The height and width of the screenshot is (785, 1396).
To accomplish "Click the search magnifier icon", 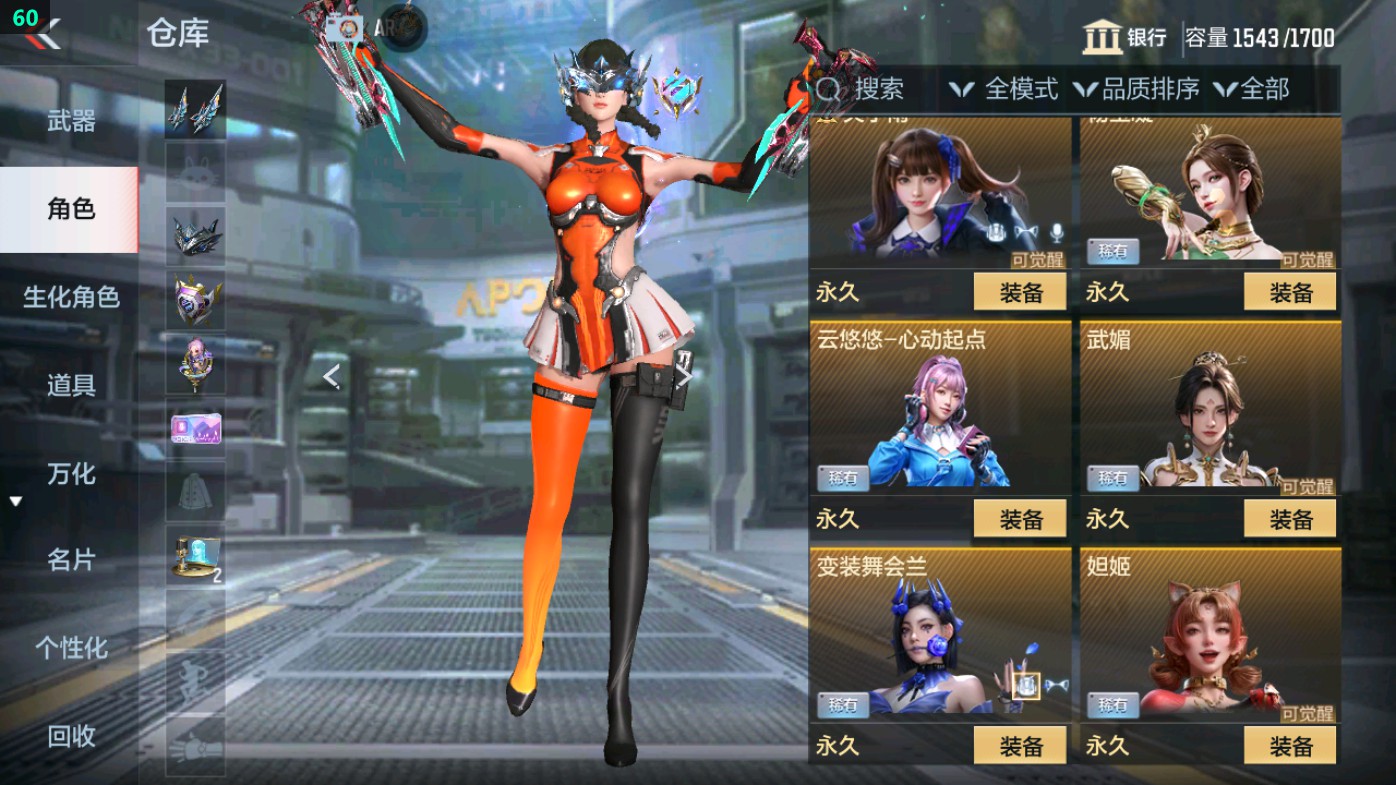I will pyautogui.click(x=826, y=90).
